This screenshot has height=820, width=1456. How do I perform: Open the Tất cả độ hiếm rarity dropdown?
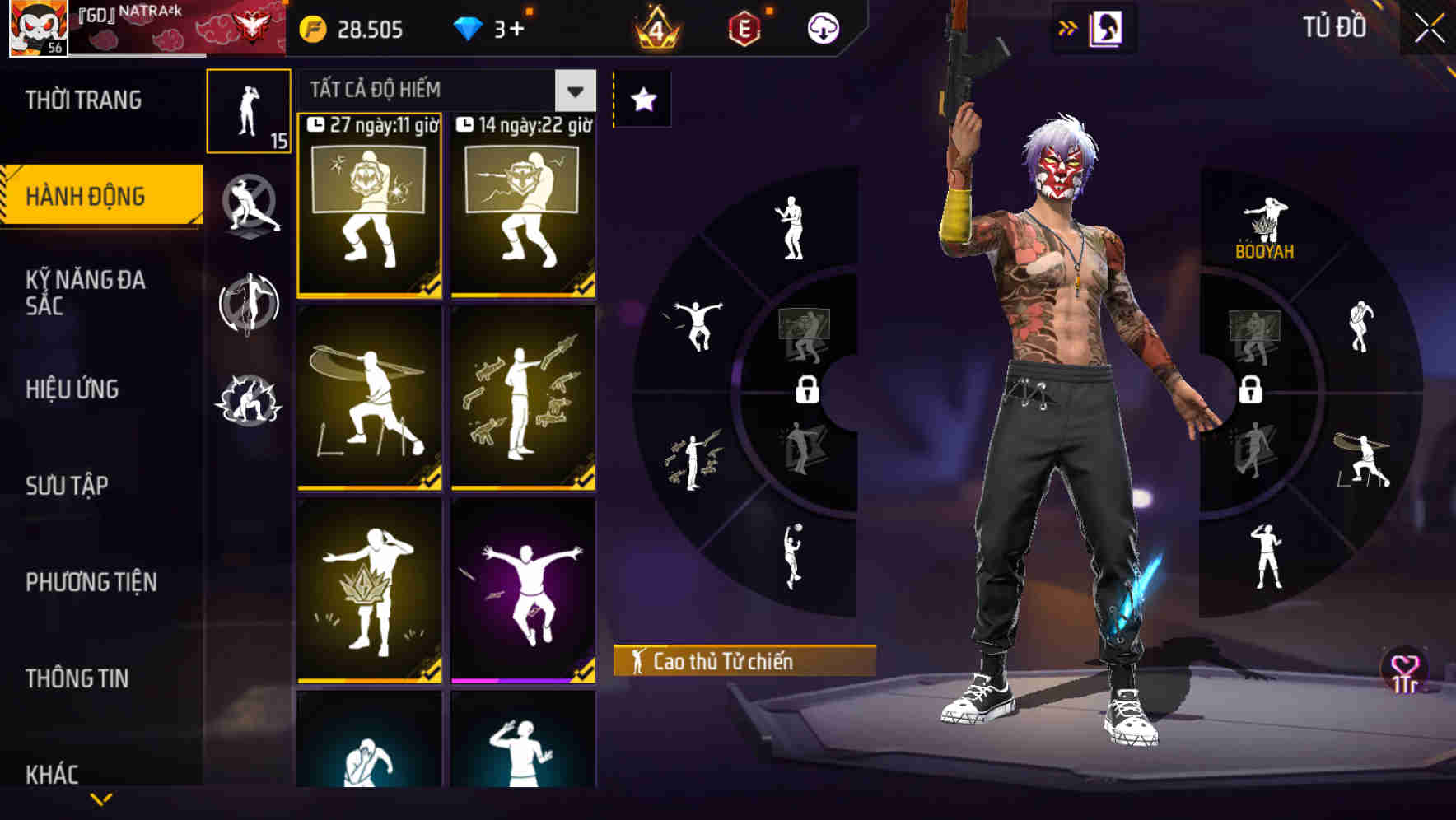click(445, 91)
